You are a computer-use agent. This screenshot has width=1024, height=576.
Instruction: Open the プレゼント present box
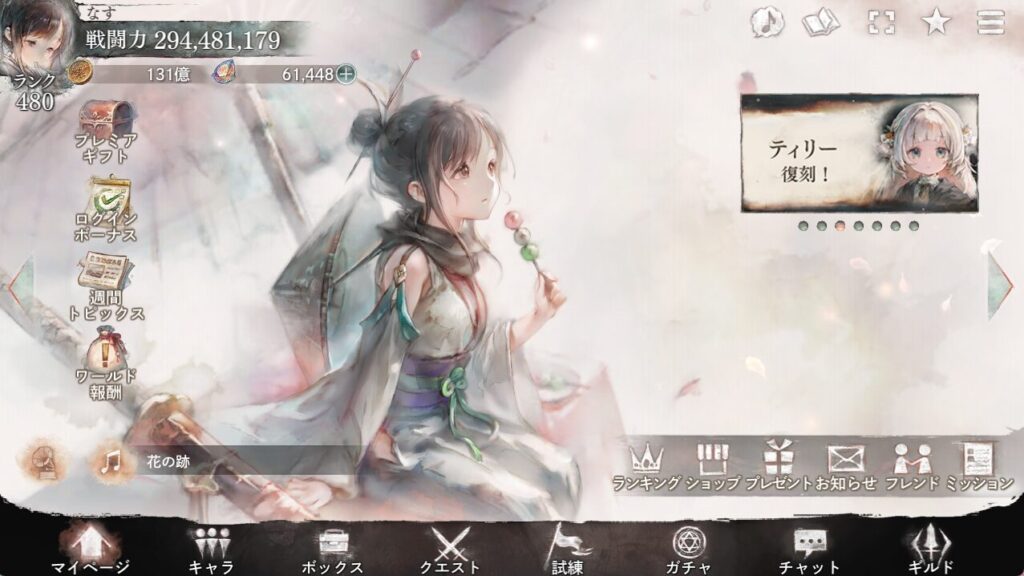point(779,466)
